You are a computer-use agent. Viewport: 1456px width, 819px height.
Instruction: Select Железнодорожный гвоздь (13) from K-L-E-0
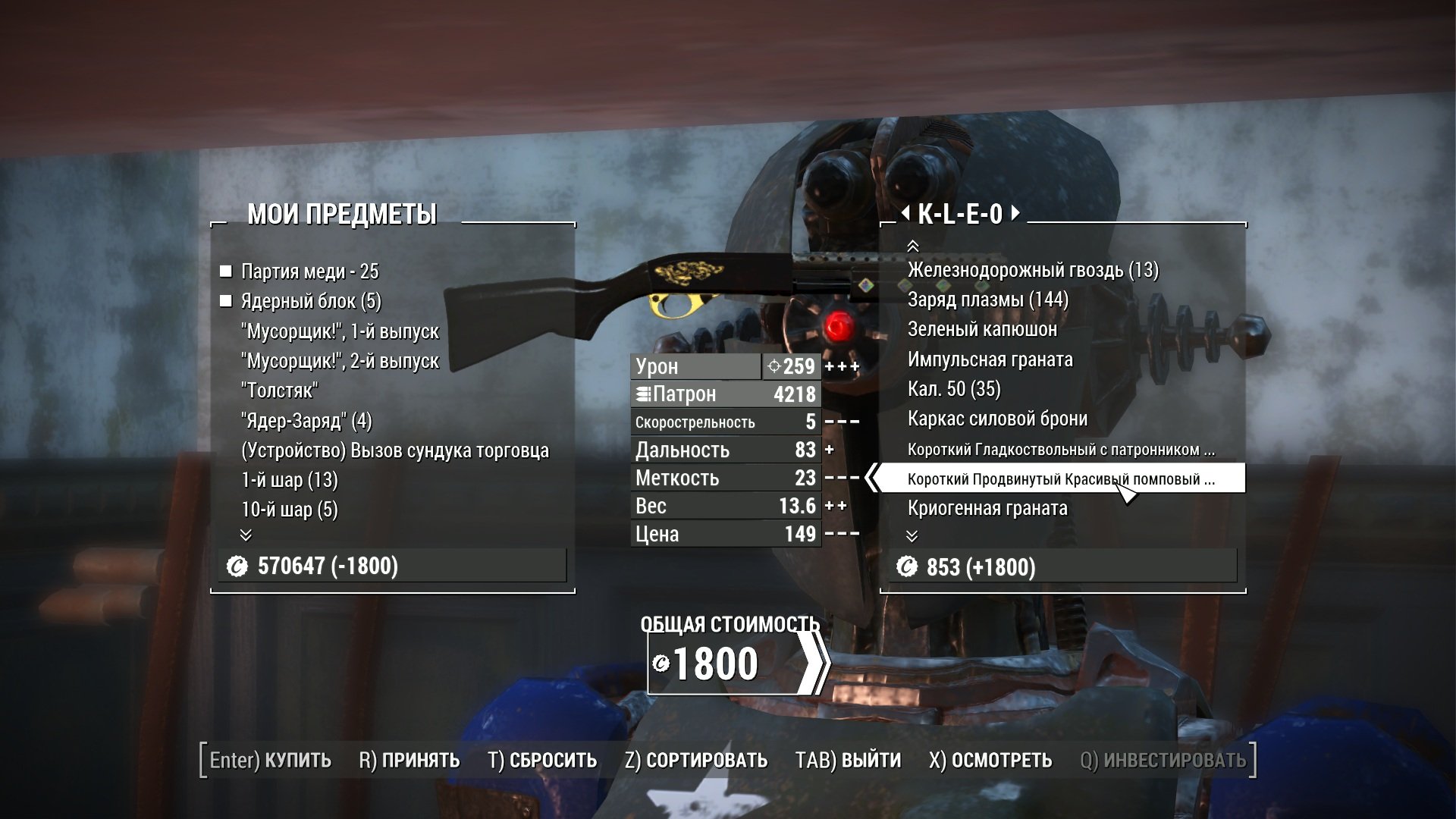(1033, 270)
